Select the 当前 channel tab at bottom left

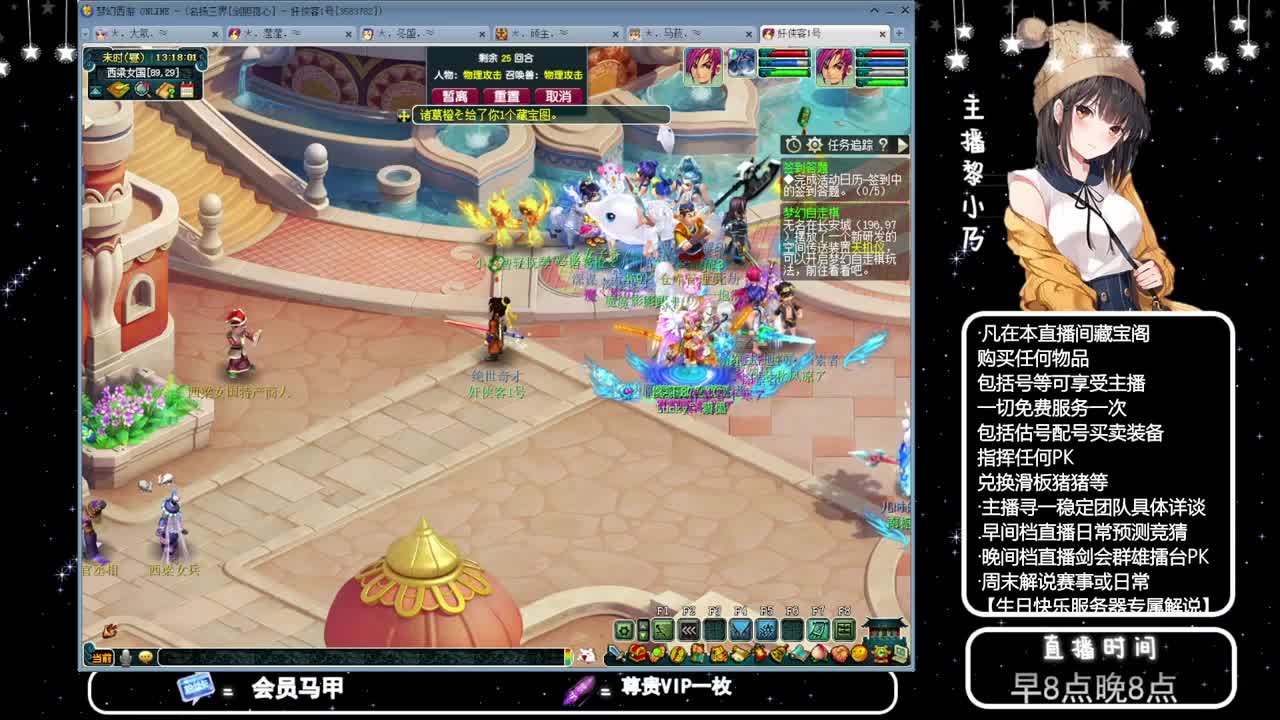click(x=103, y=658)
